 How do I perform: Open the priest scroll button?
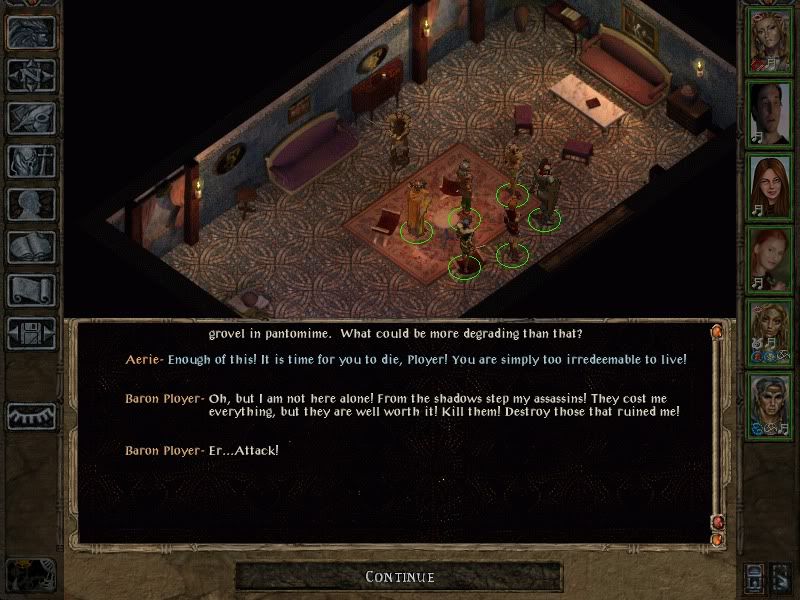[30, 290]
